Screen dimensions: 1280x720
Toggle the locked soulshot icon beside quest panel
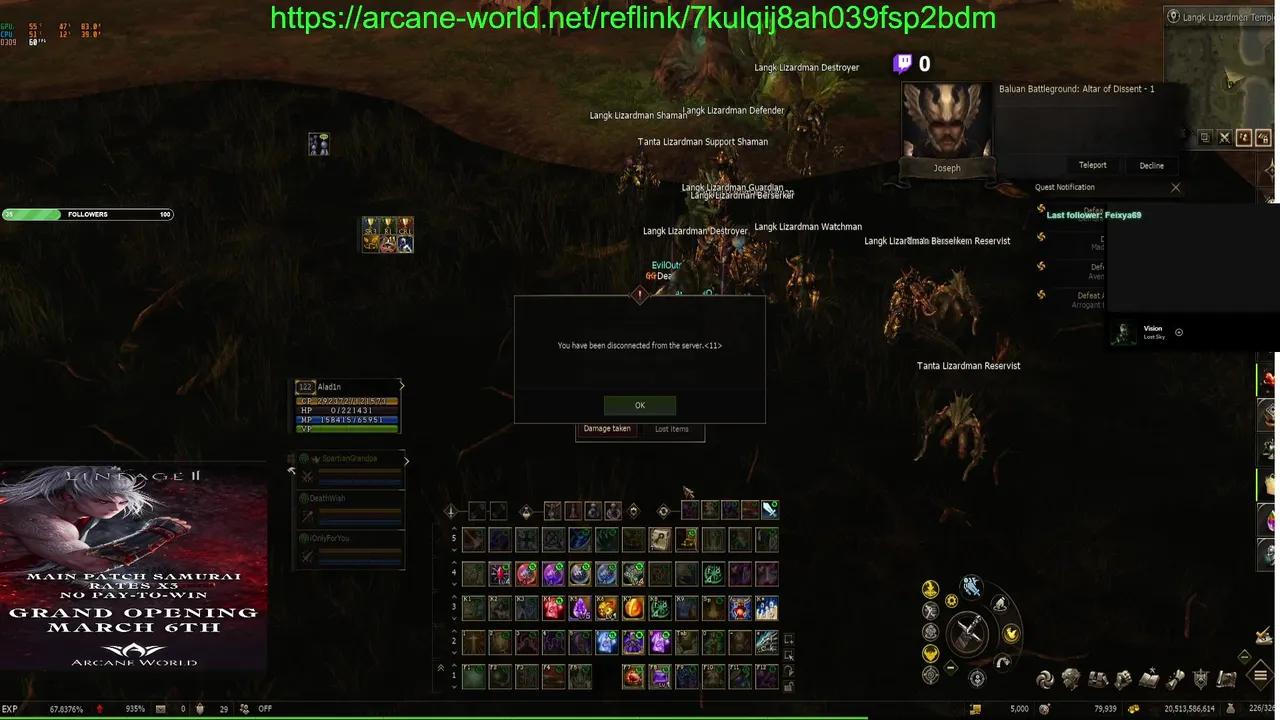tap(1263, 137)
